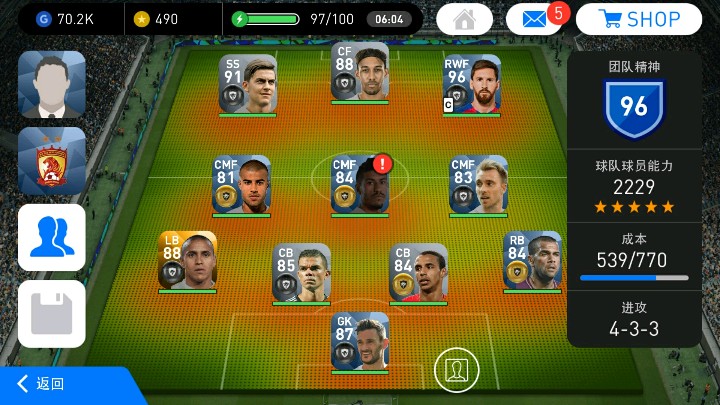Open the 4-3-3 formation panel
720x405 pixels.
(x=634, y=319)
